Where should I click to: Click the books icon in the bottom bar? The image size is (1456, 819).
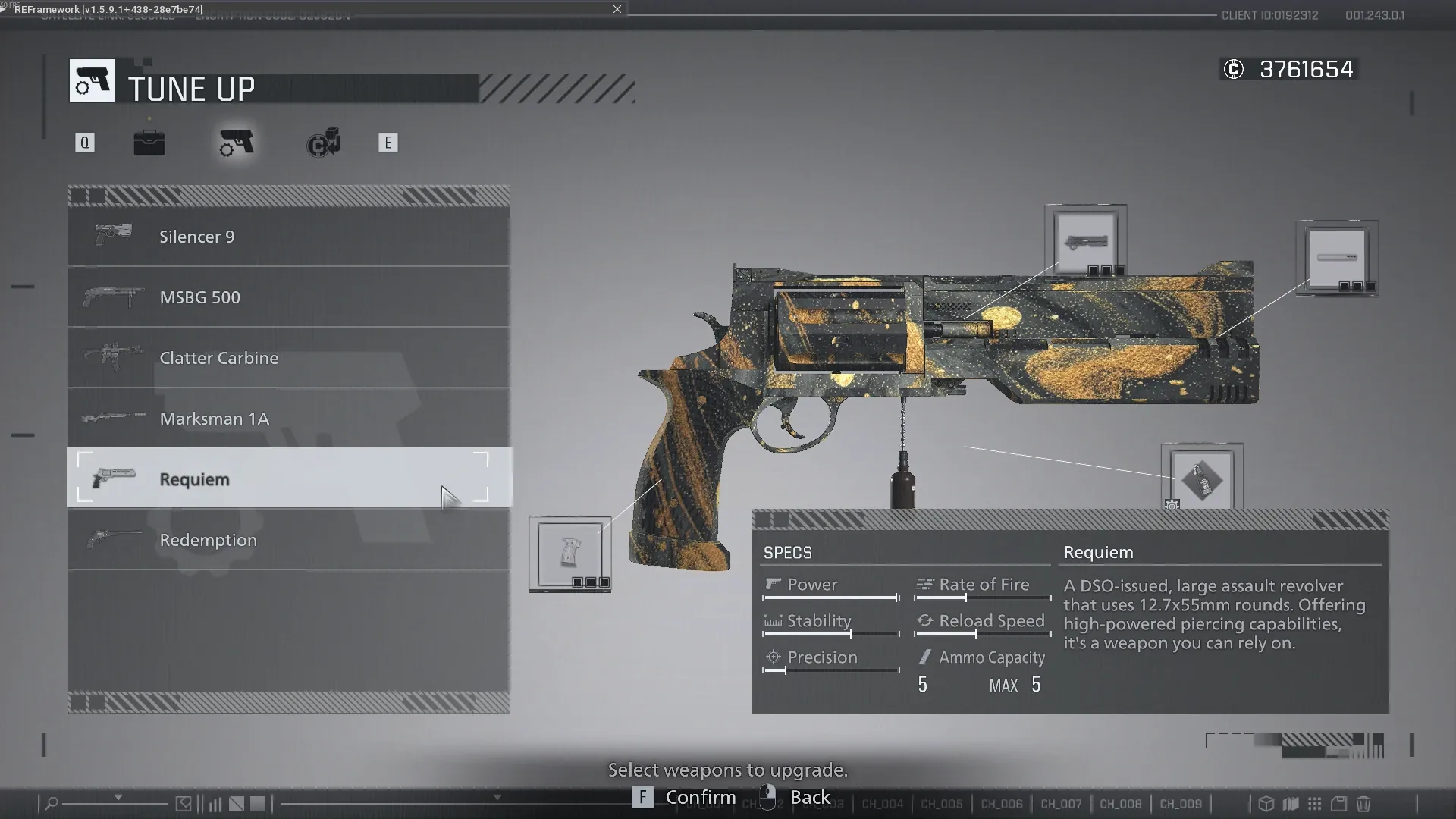pyautogui.click(x=1291, y=805)
